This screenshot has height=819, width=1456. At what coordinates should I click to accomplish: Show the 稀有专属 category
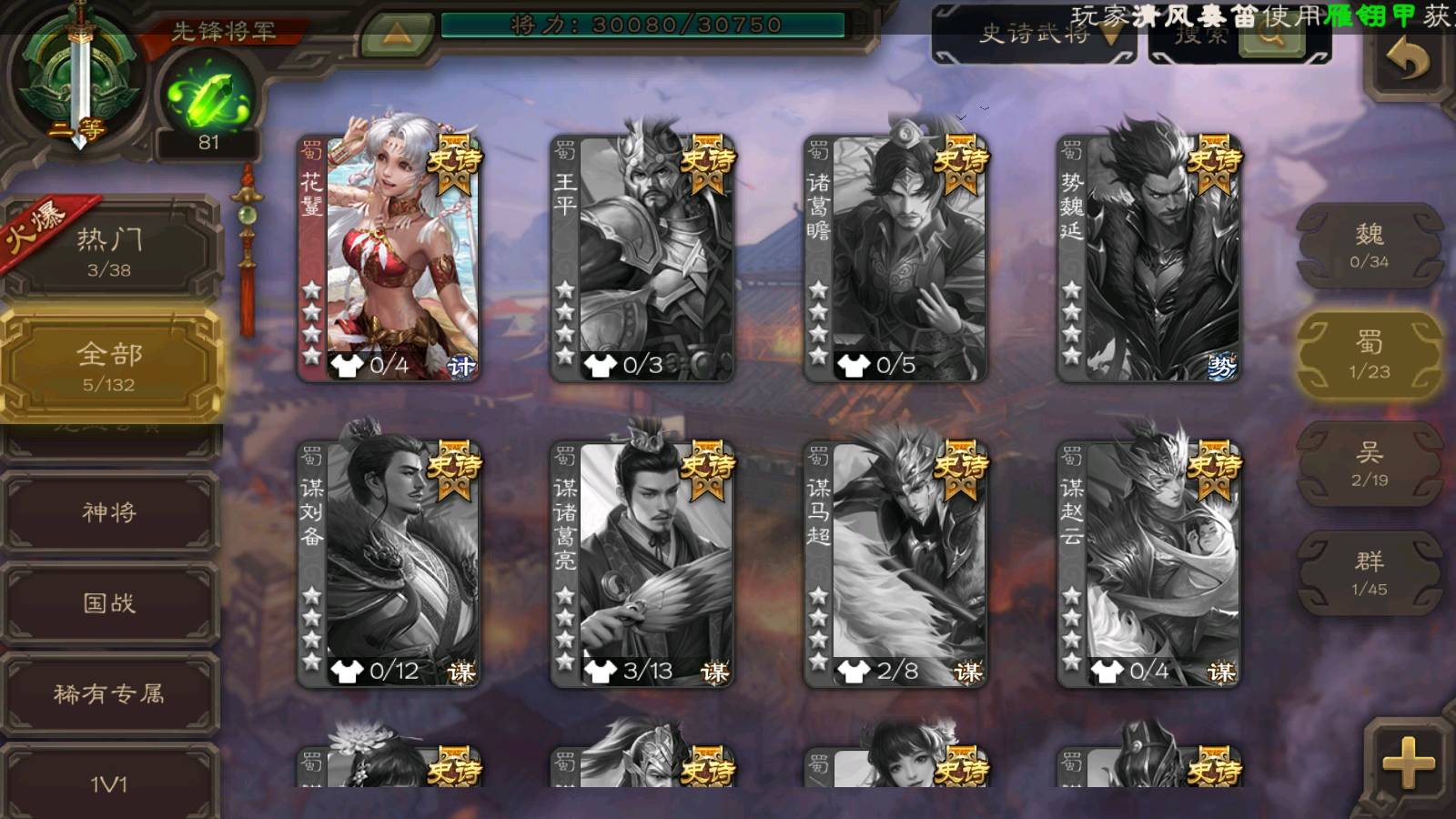click(109, 694)
